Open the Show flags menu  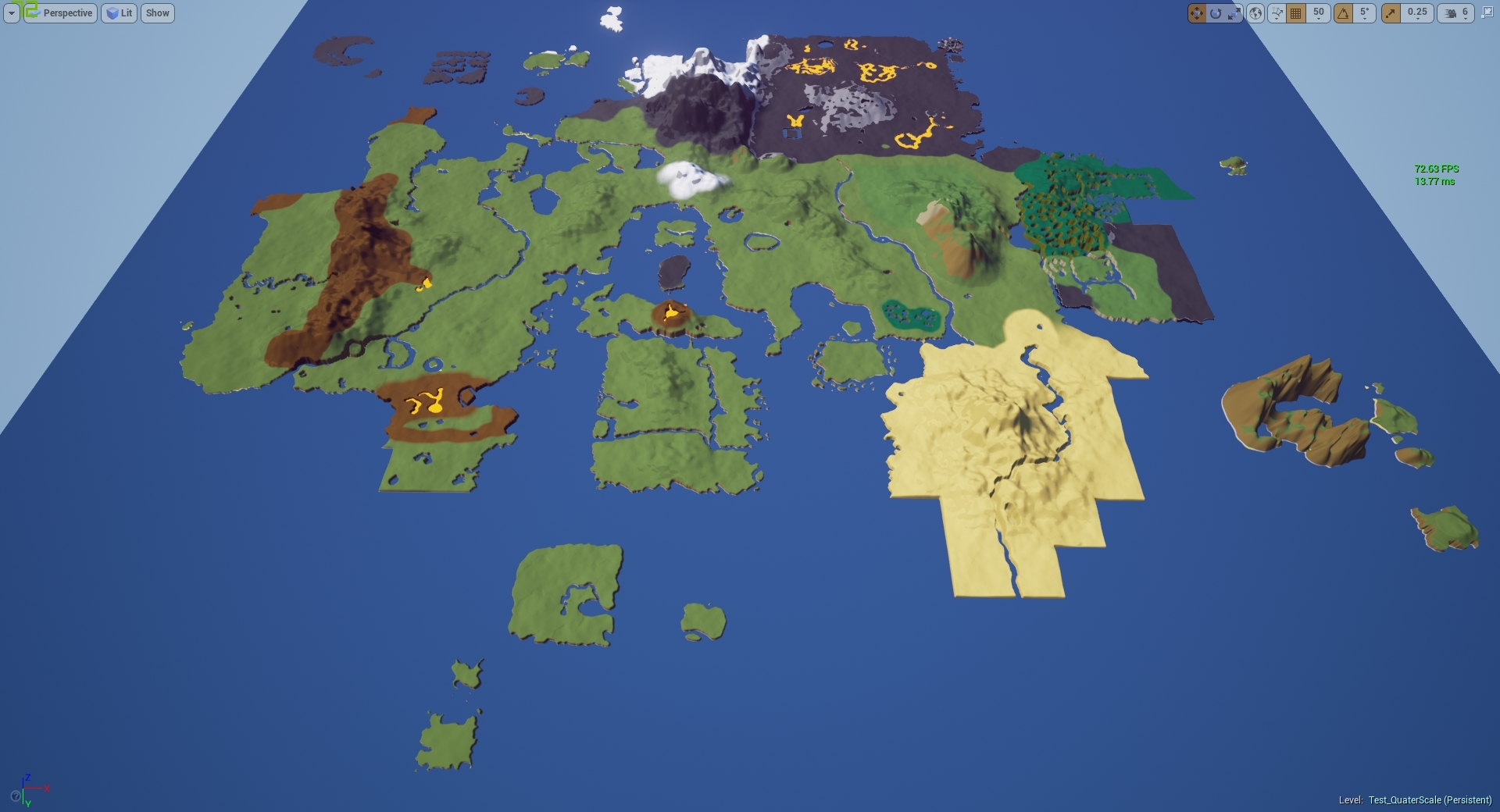coord(157,13)
